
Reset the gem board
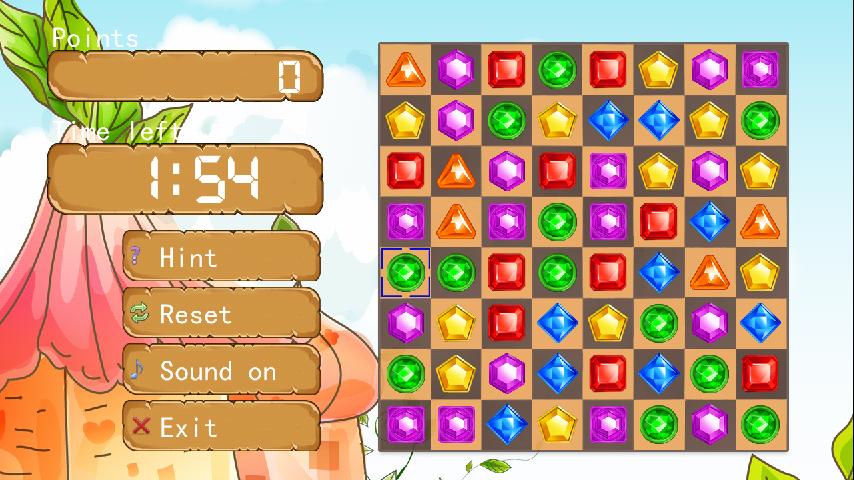(x=221, y=314)
